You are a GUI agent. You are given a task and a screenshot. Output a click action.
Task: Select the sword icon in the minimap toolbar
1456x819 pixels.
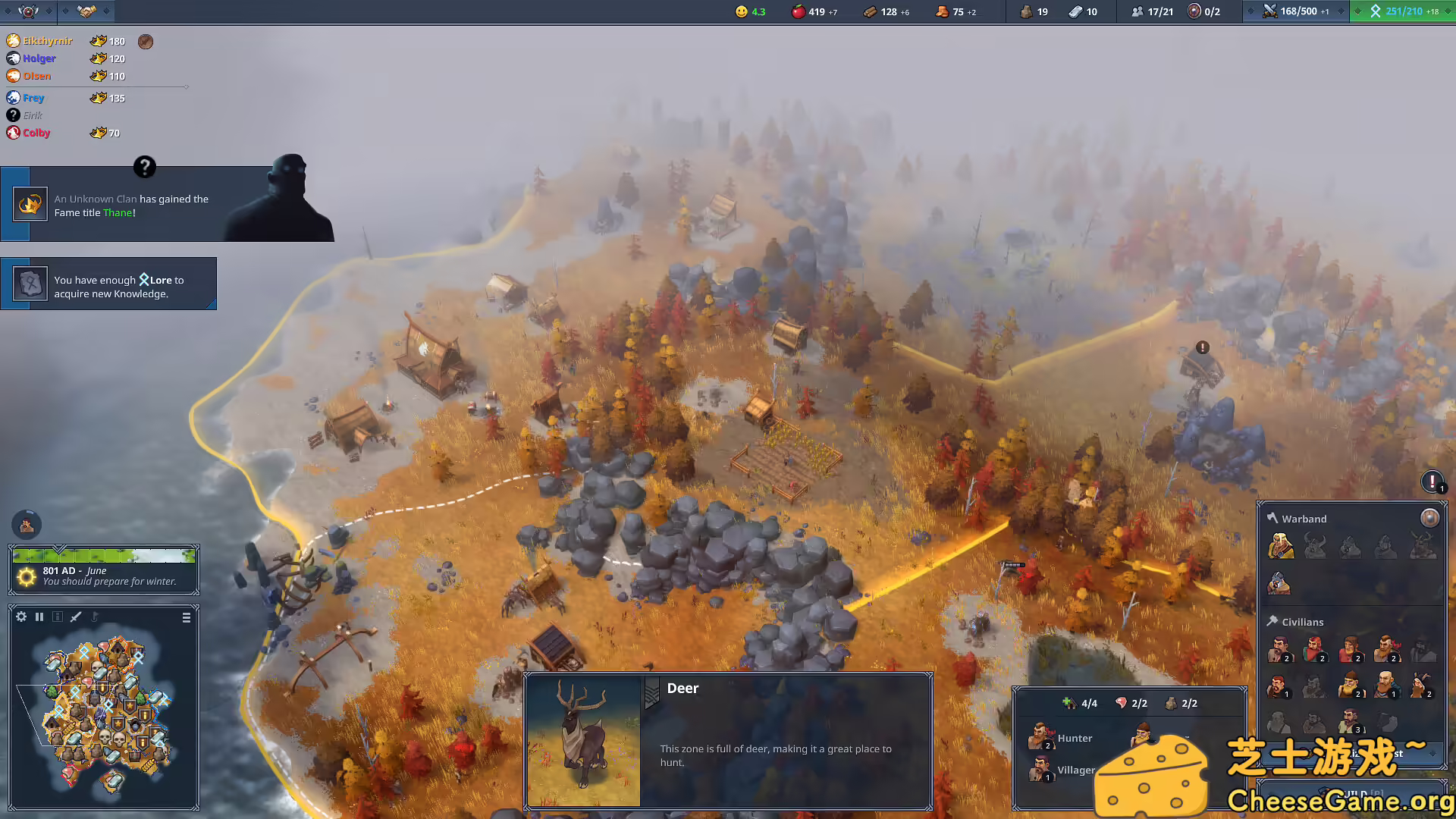pyautogui.click(x=74, y=616)
